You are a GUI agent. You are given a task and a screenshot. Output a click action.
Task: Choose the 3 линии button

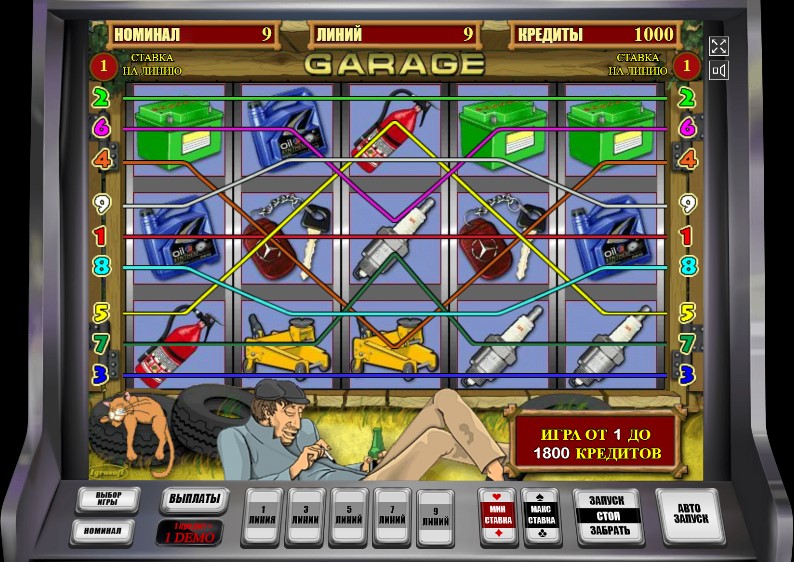tap(306, 515)
